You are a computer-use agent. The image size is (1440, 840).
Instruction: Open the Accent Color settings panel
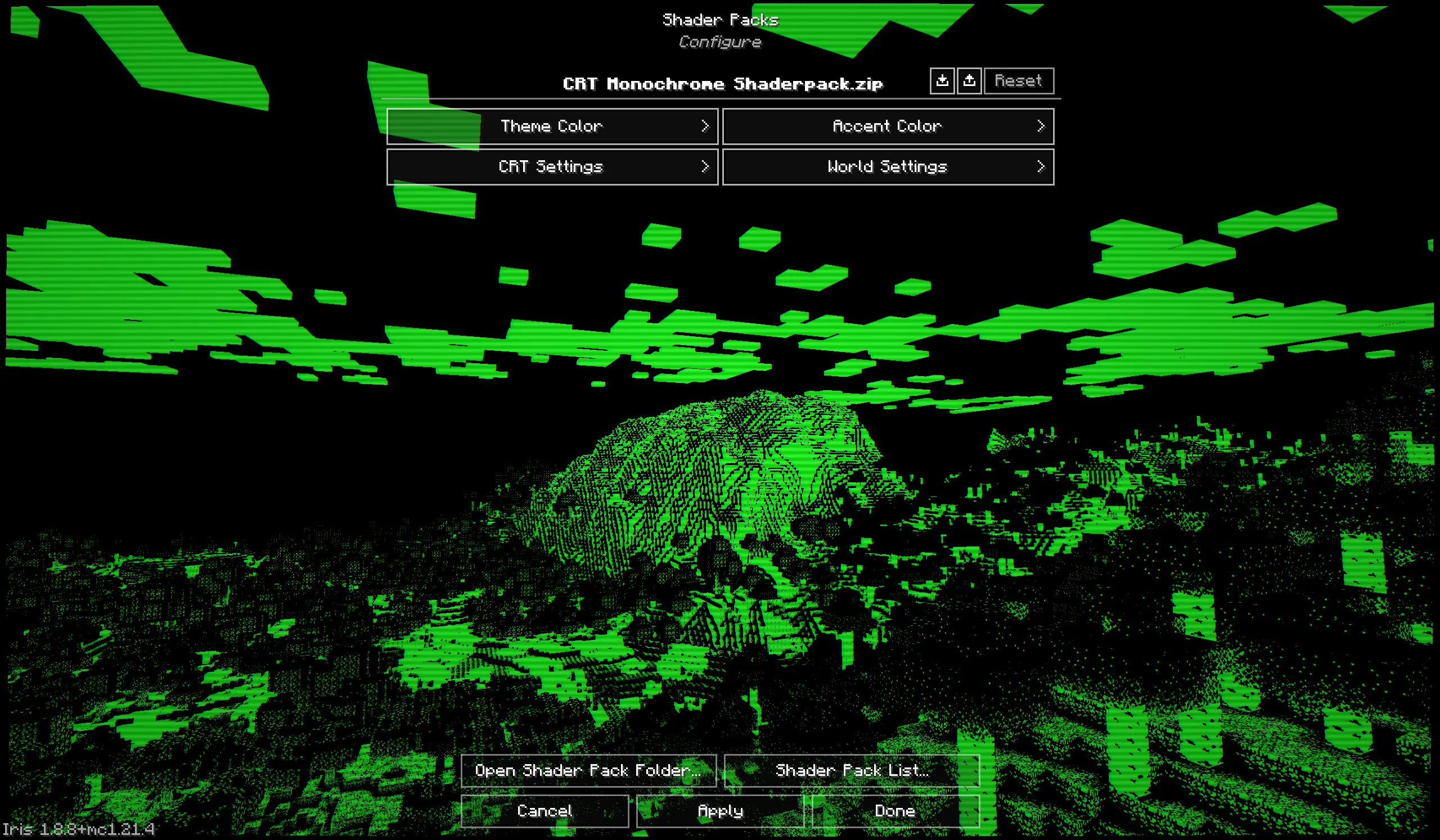[886, 126]
